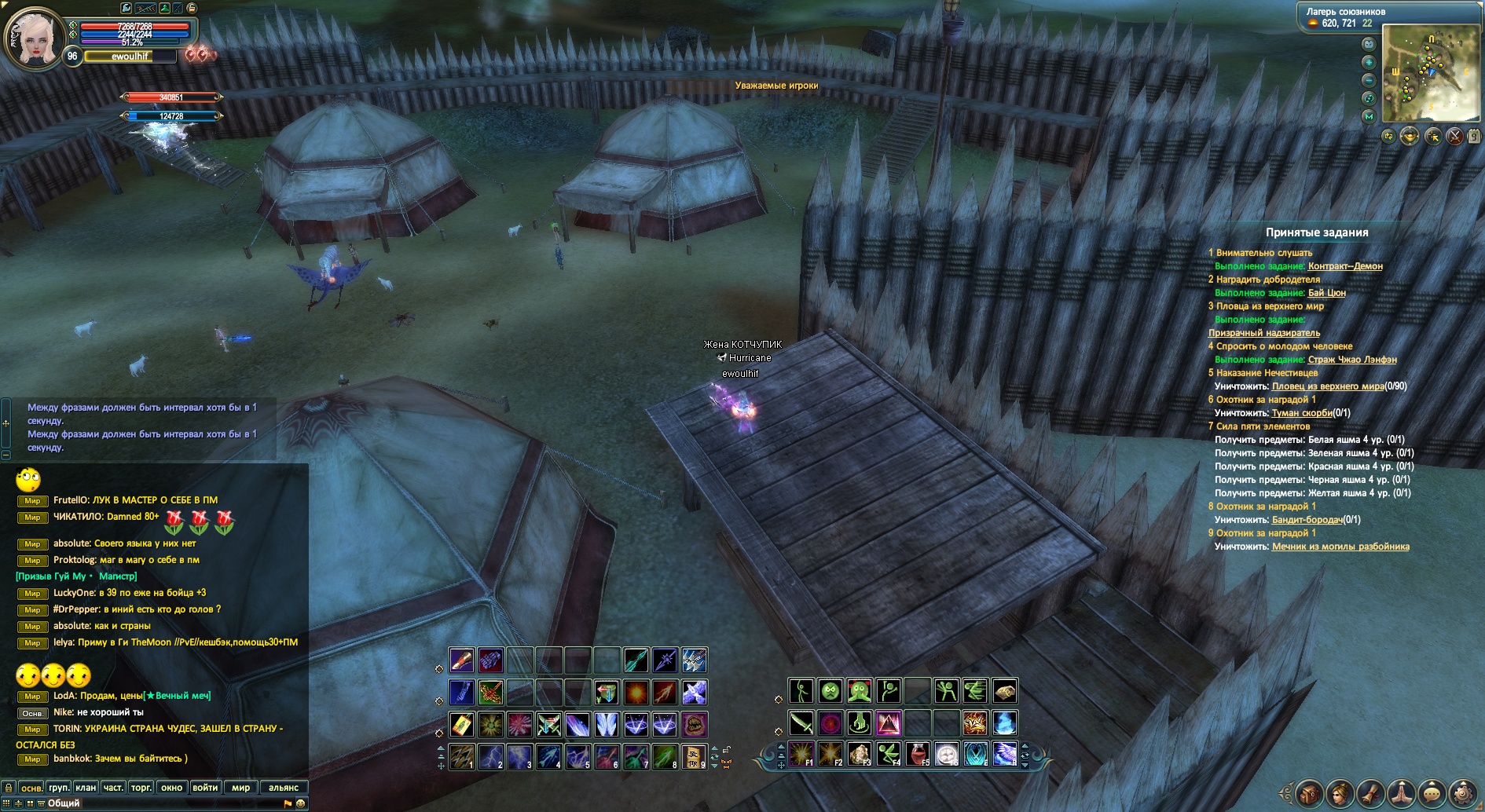The height and width of the screenshot is (812, 1485).
Task: Use the red potion in slot F5
Action: pos(917,754)
